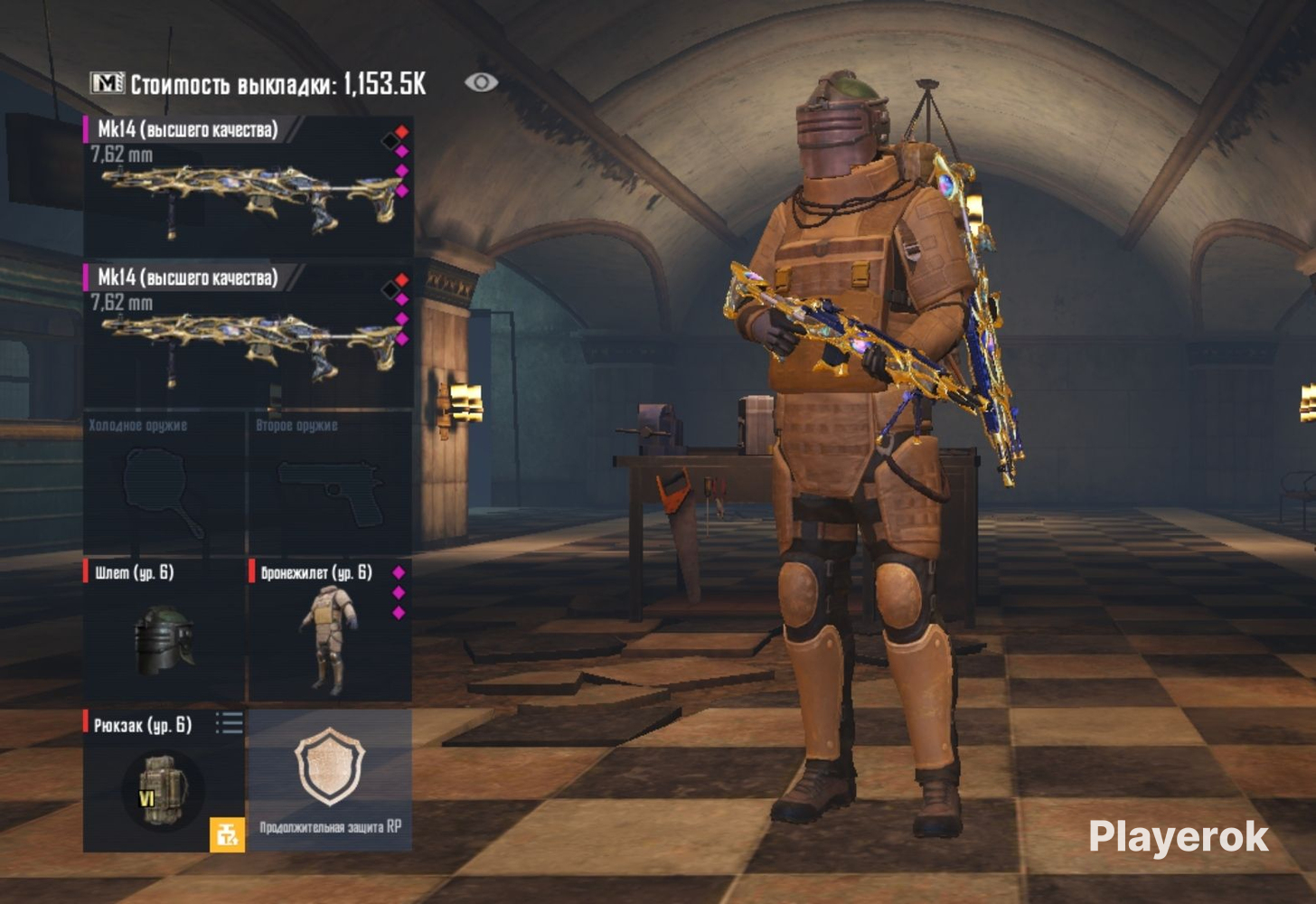Select the empty secondary pistol slot

click(330, 485)
